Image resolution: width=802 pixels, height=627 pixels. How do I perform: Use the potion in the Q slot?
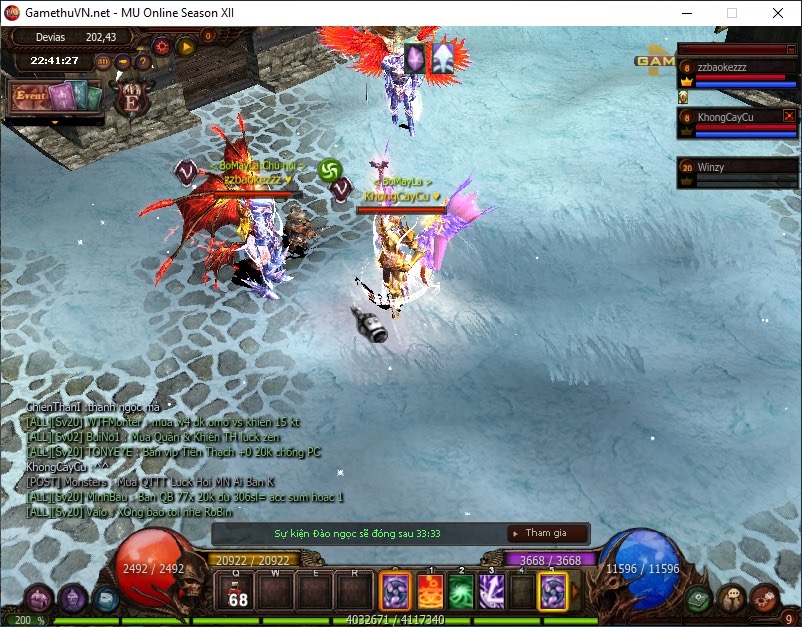(x=238, y=592)
